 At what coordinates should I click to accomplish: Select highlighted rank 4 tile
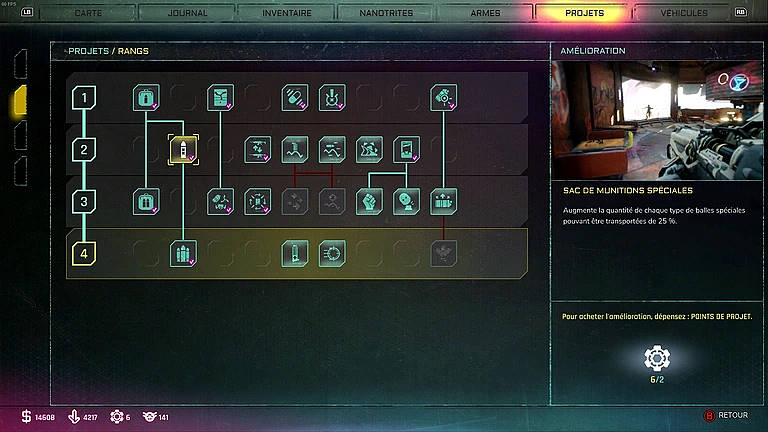coord(84,254)
